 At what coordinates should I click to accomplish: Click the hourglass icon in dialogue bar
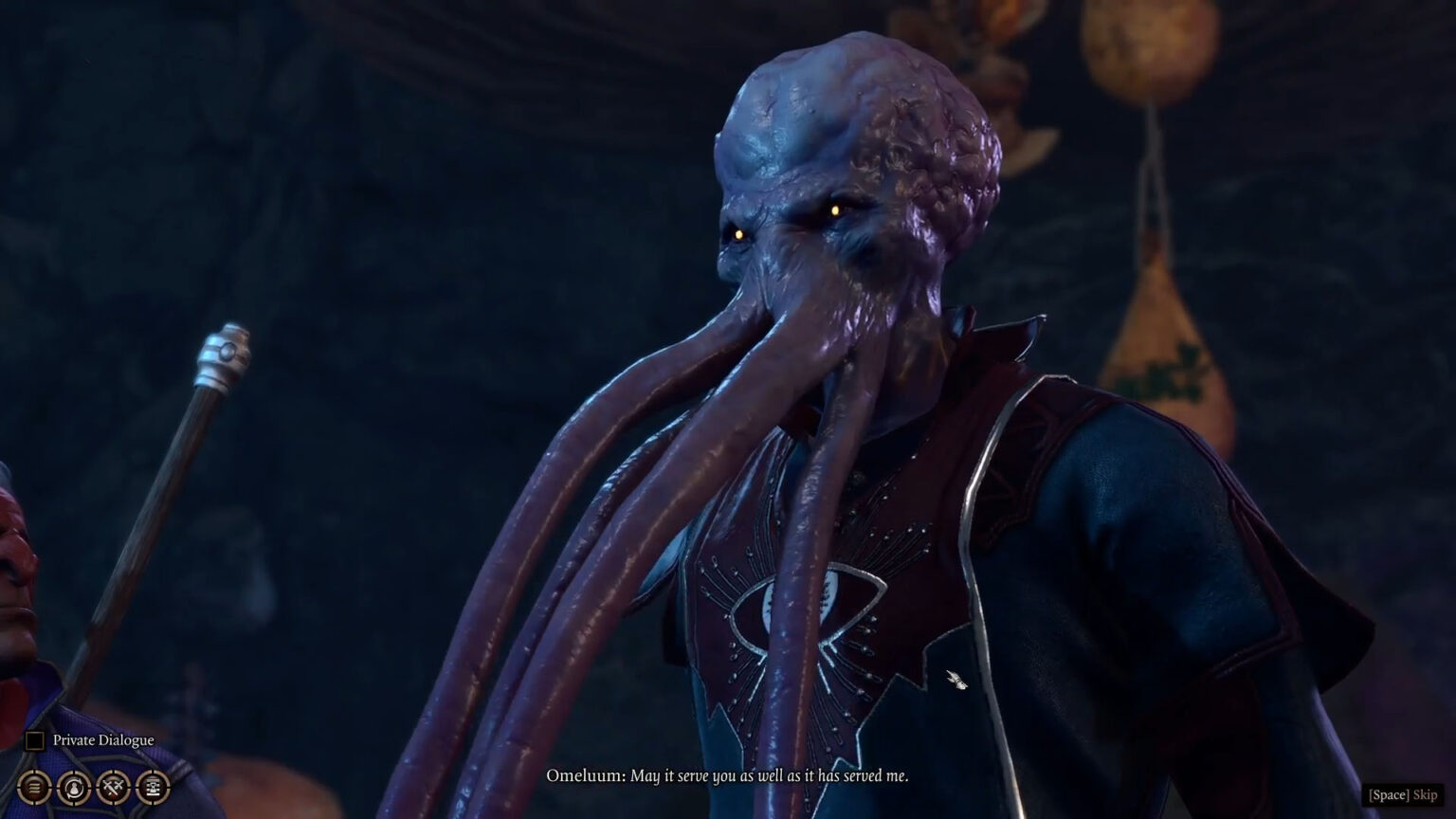coord(154,786)
